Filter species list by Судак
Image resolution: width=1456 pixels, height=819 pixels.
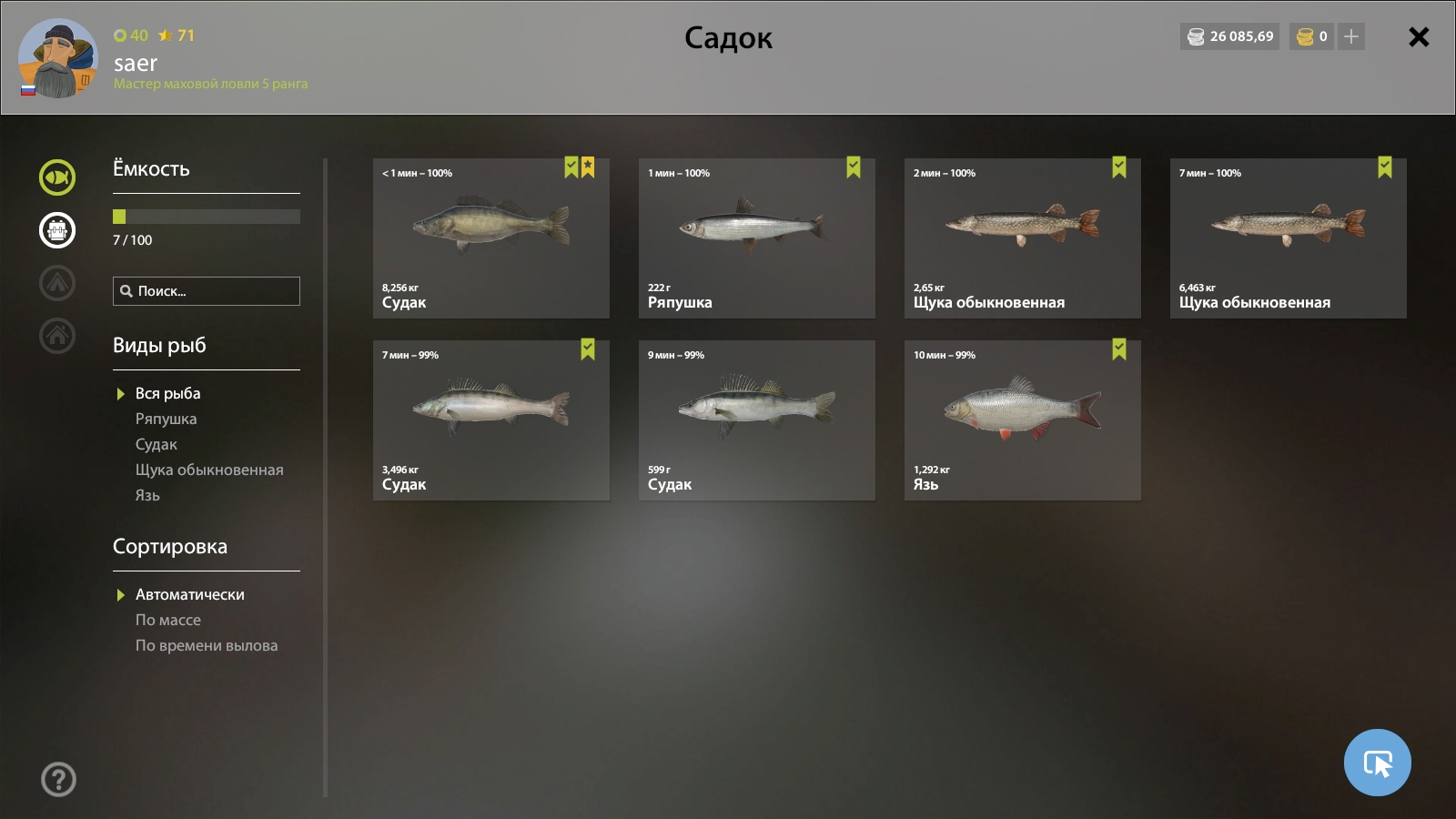pyautogui.click(x=157, y=444)
